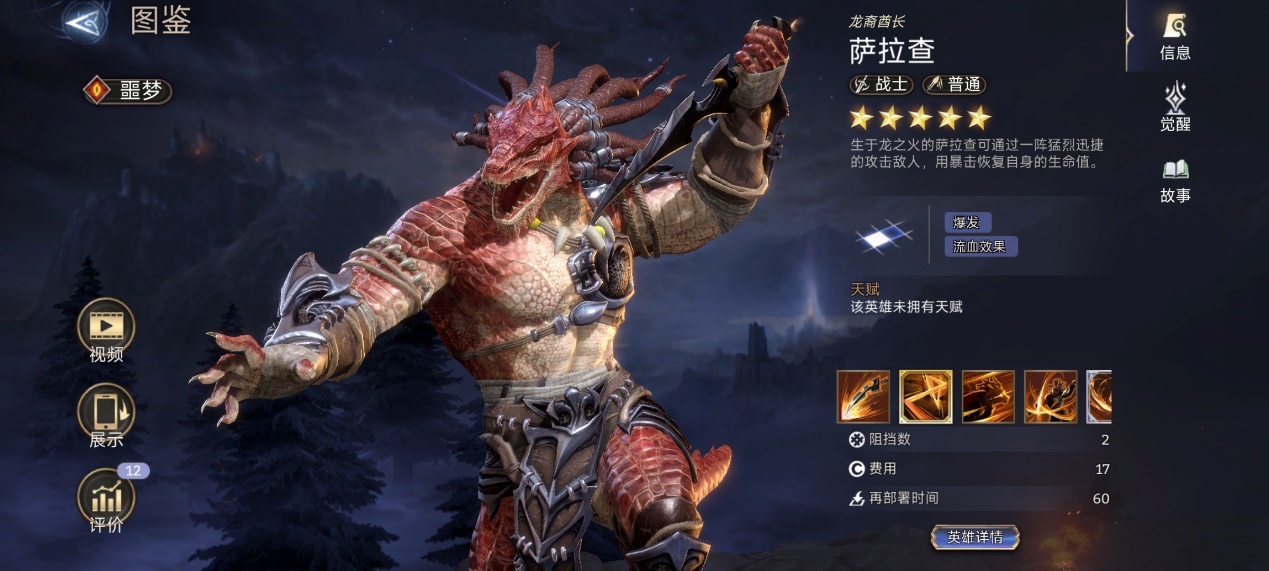Click the 战士 warrior class tag
Screen dimensions: 1269x571
(x=880, y=85)
